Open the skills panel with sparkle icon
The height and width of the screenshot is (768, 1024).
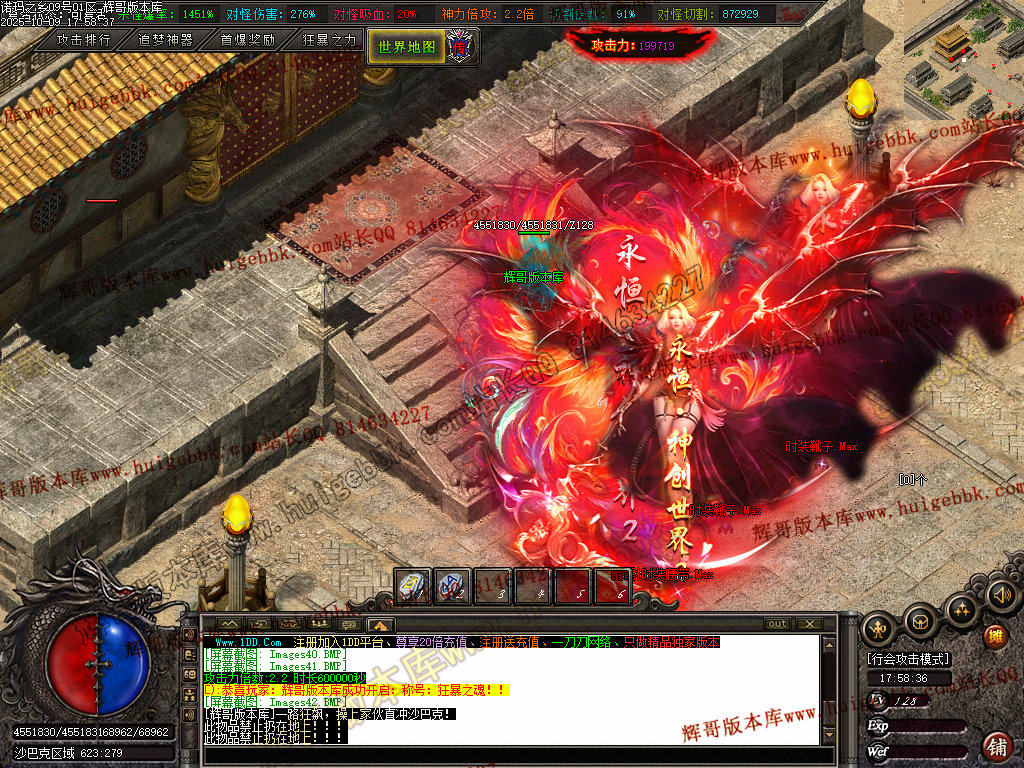[x=961, y=610]
